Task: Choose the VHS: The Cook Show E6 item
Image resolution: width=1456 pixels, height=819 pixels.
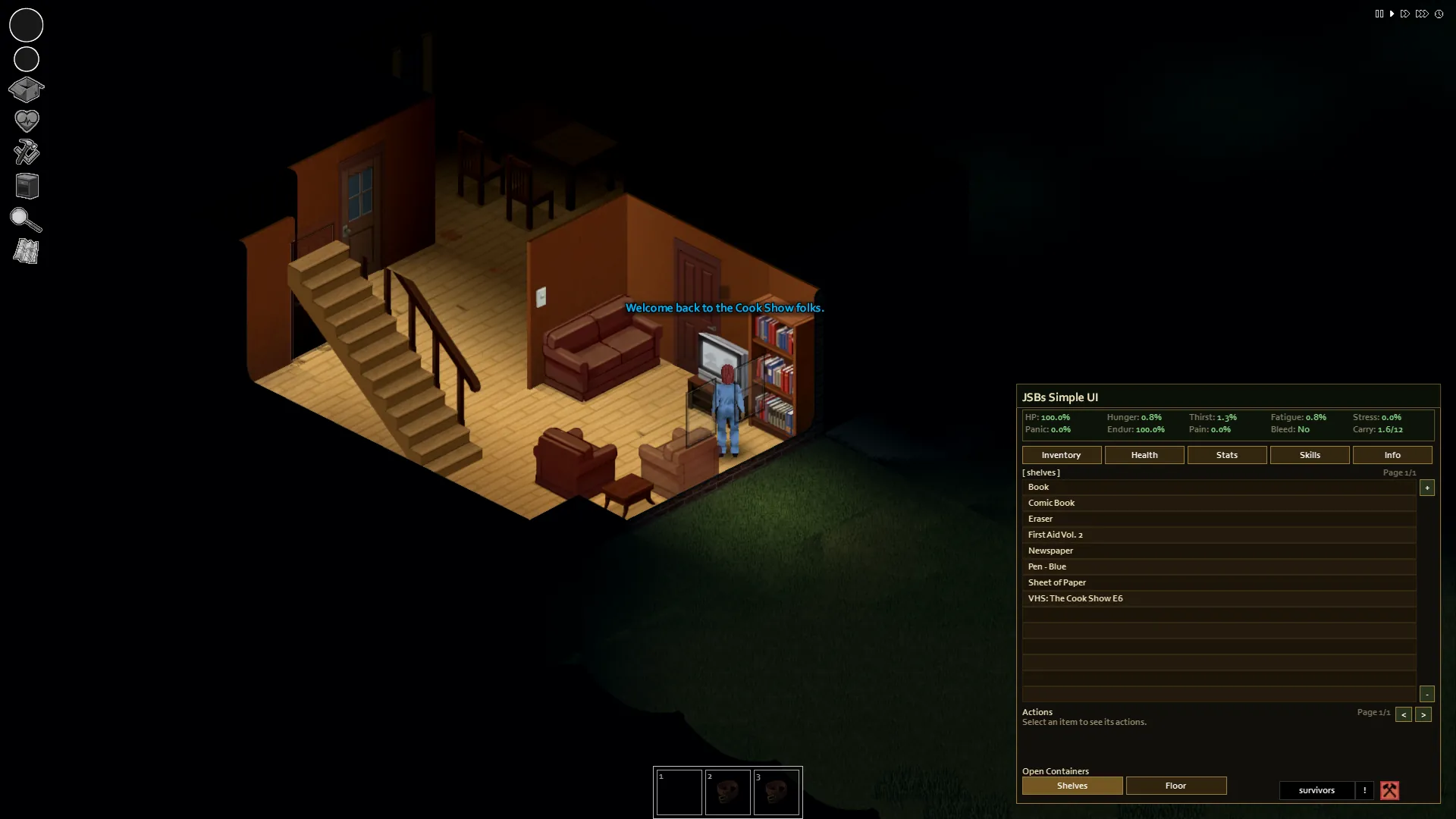Action: click(1218, 598)
